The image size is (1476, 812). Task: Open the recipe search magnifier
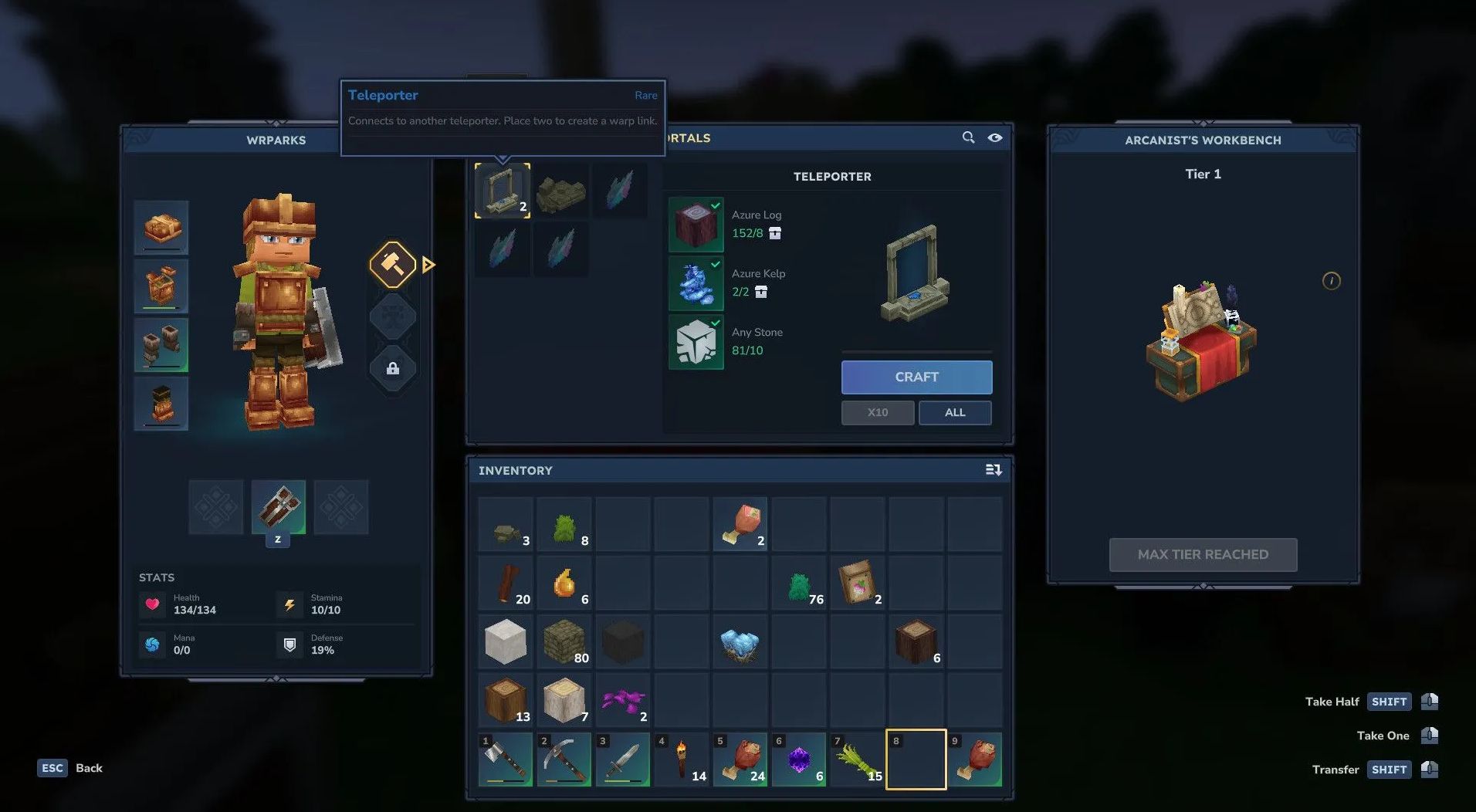pyautogui.click(x=968, y=137)
